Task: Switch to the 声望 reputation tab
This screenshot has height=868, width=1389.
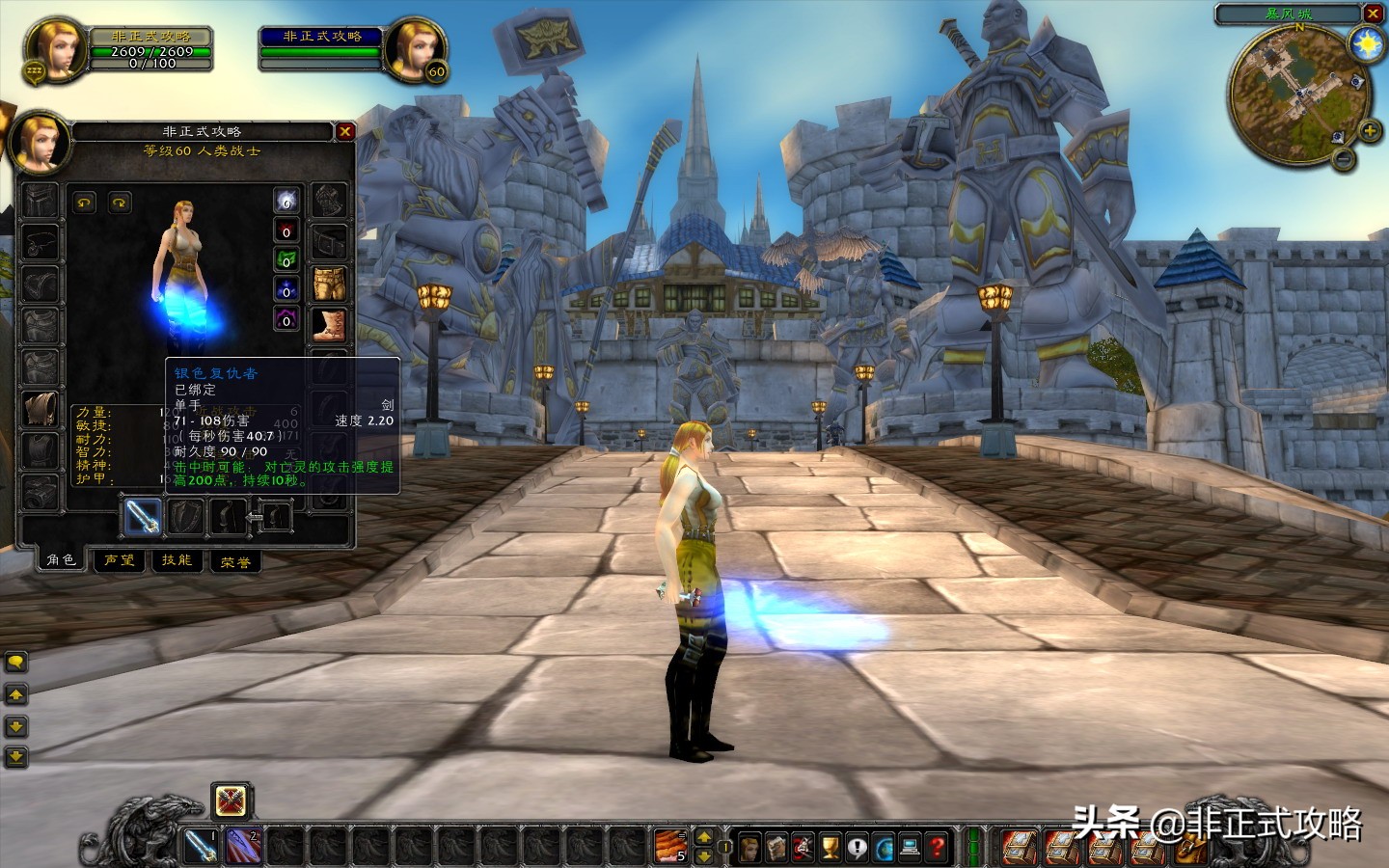Action: 120,560
